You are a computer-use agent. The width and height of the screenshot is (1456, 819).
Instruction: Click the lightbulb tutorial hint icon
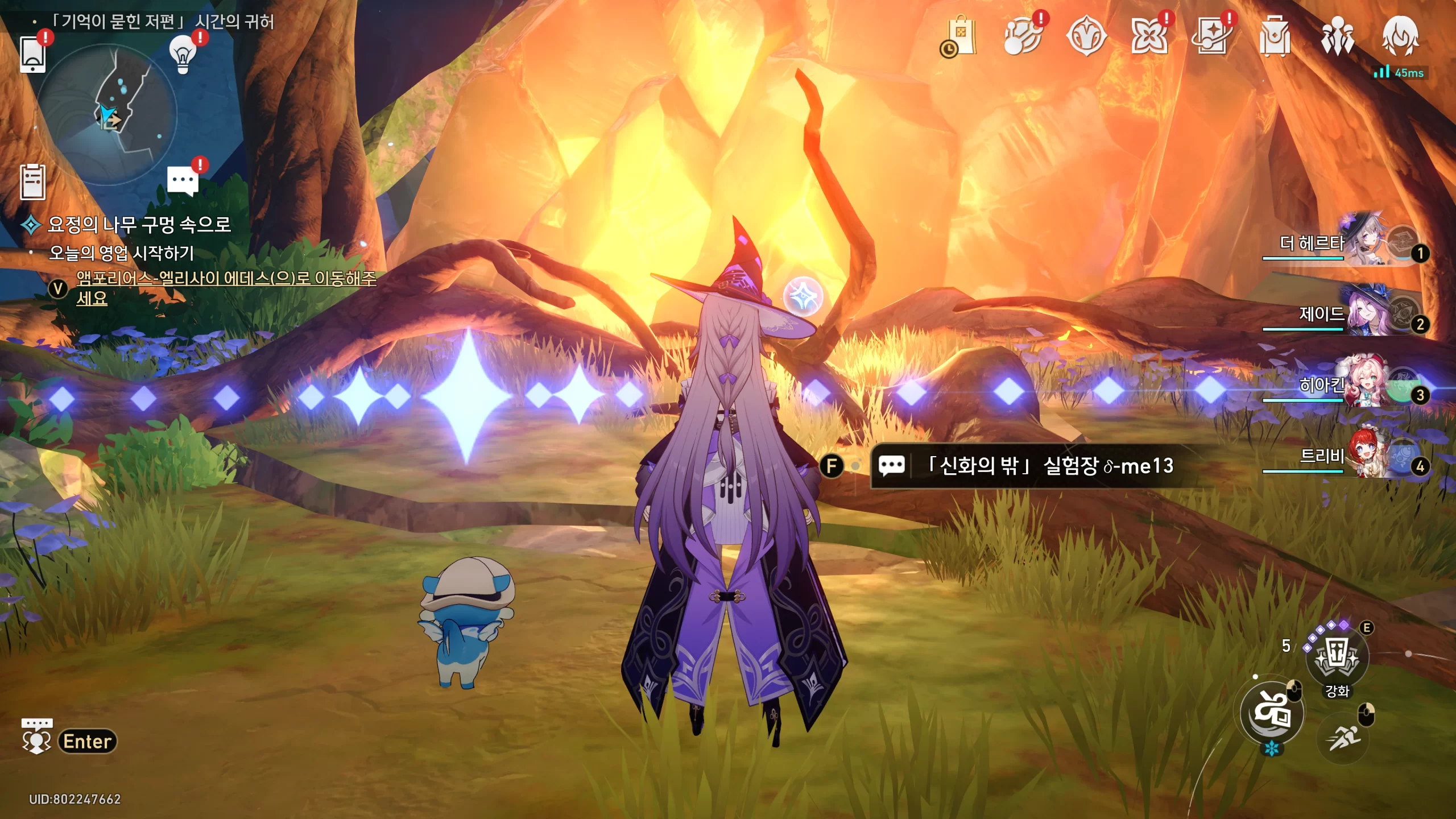(x=183, y=54)
